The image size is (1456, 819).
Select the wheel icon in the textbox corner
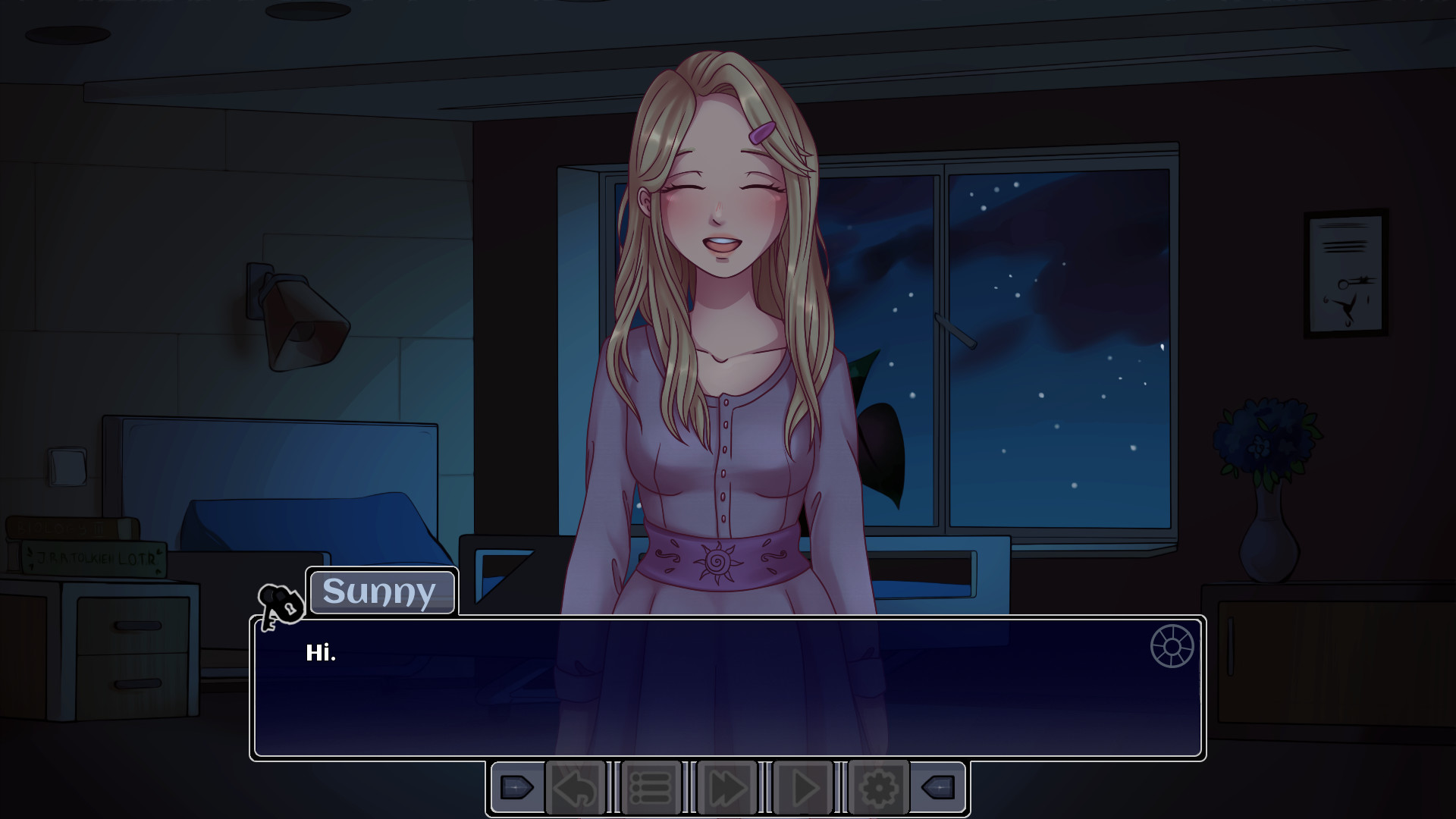click(x=1172, y=646)
